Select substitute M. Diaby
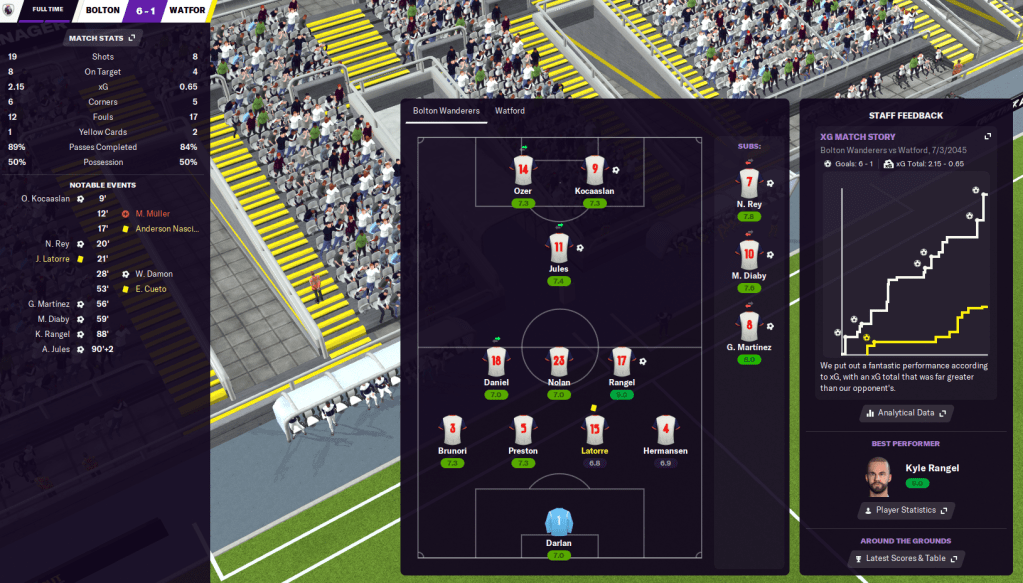This screenshot has width=1023, height=583. 749,256
